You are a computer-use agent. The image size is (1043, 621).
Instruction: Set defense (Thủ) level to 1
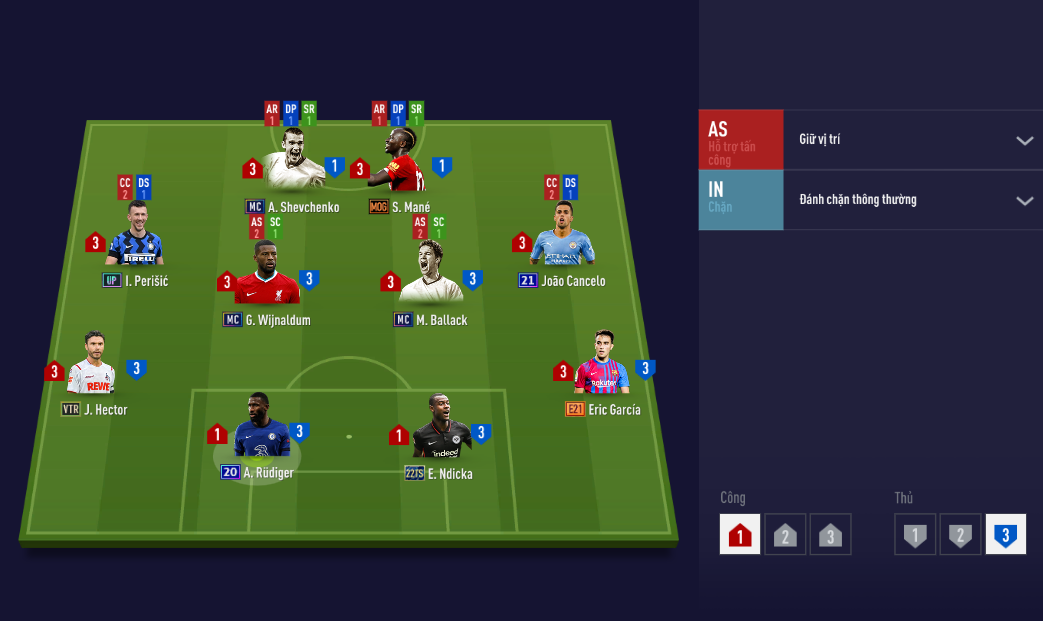pyautogui.click(x=914, y=535)
